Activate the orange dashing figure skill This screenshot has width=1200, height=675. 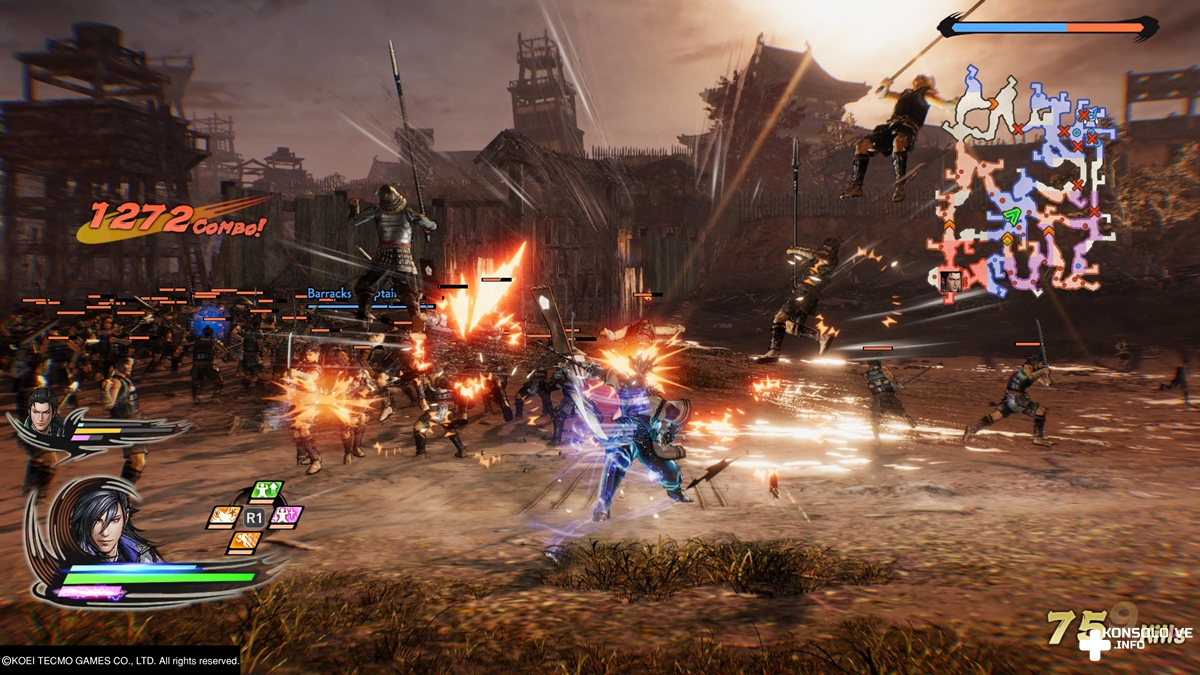click(x=244, y=542)
